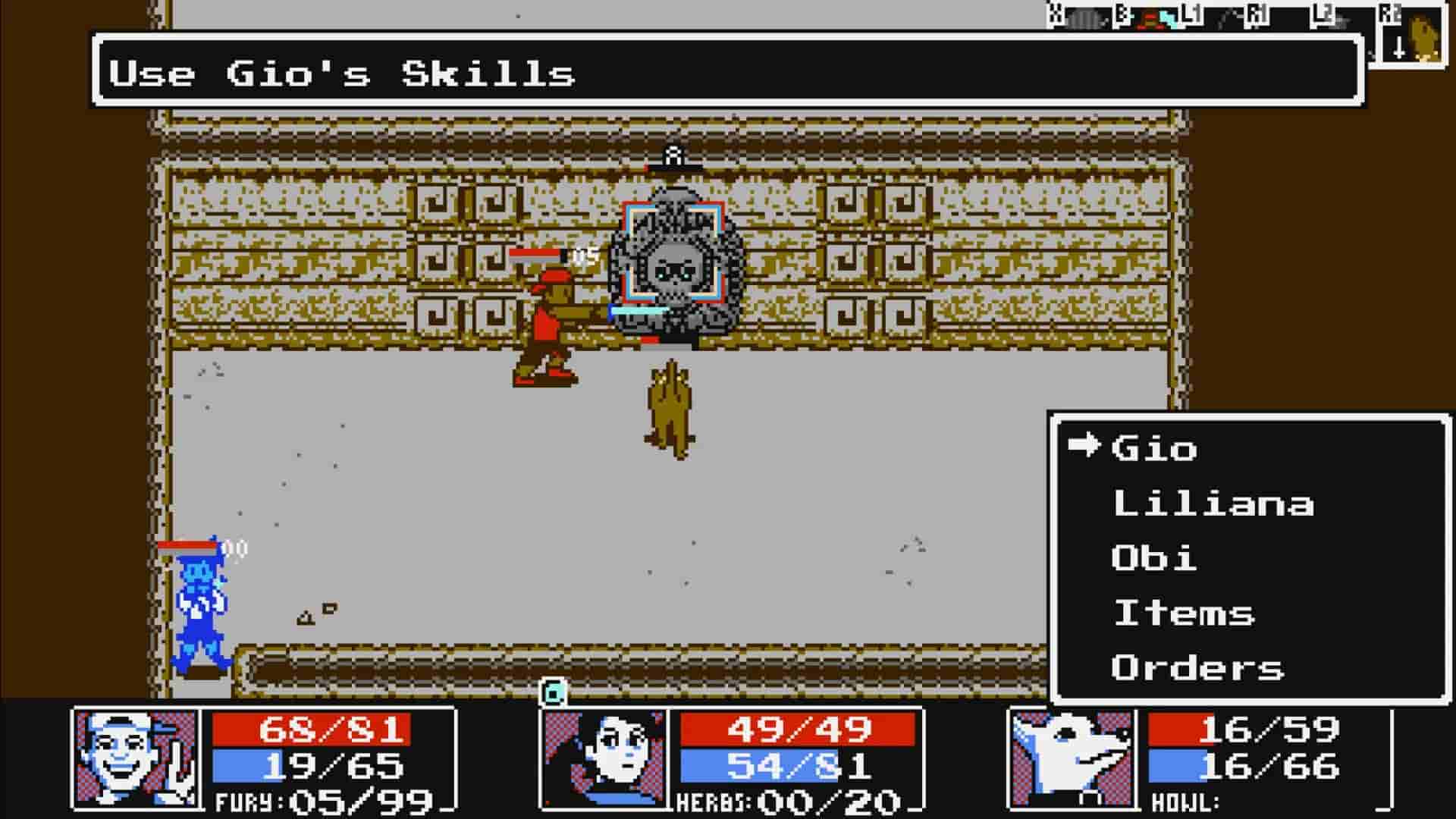Viewport: 1456px width, 819px height.
Task: Click the L1 skill slot icon
Action: click(x=1222, y=21)
